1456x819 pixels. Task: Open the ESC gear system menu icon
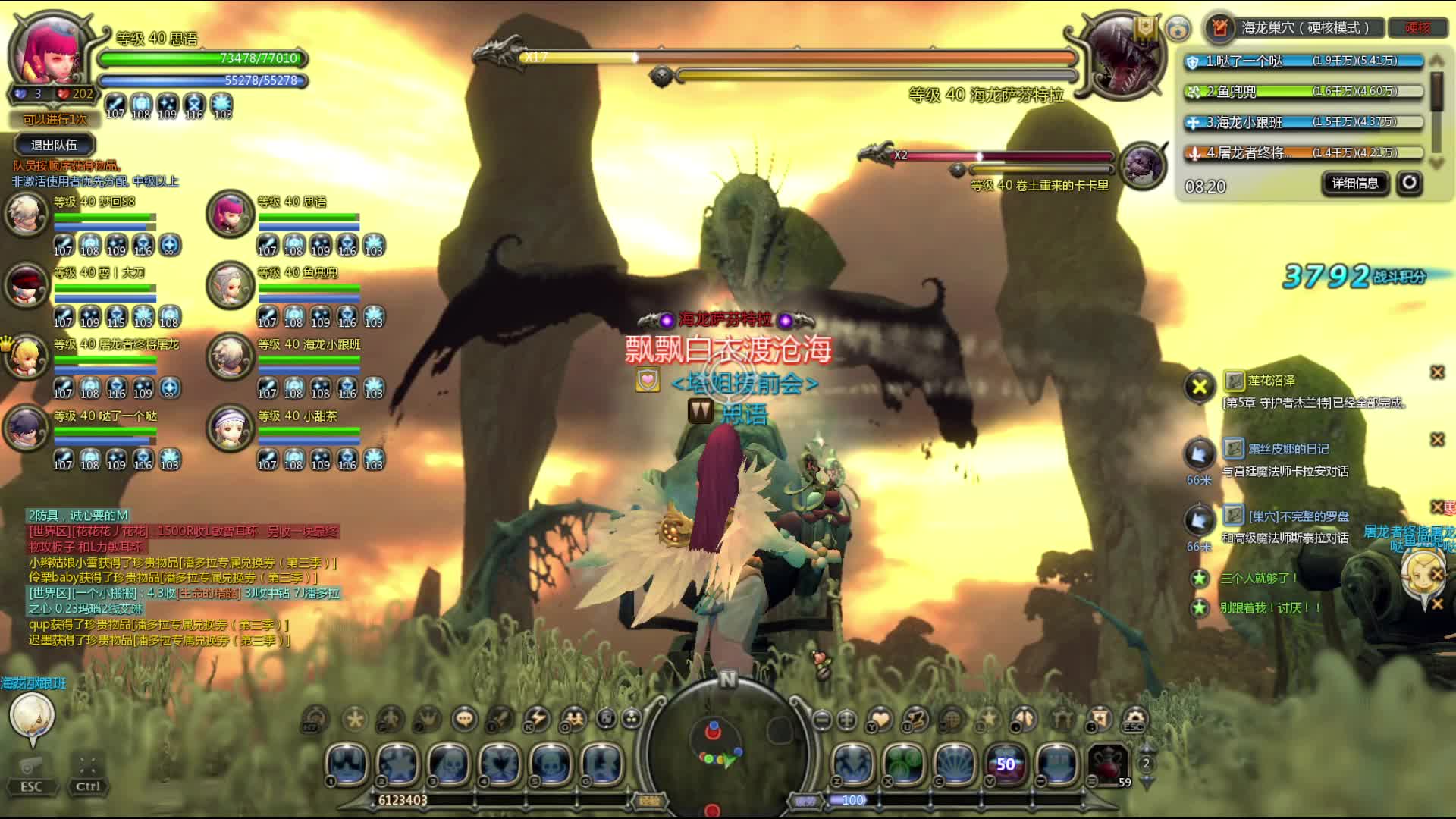pyautogui.click(x=1134, y=718)
